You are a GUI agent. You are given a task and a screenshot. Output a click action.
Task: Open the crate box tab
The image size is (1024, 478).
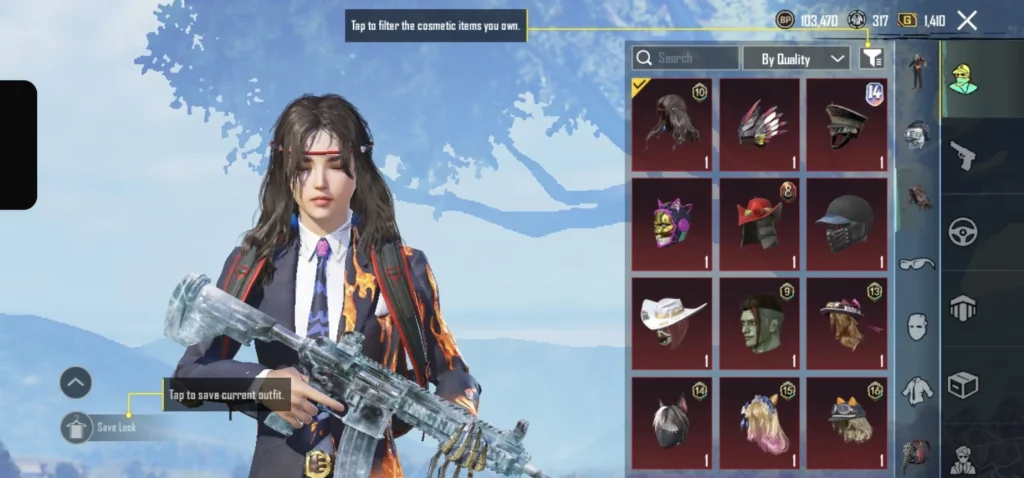click(x=962, y=385)
